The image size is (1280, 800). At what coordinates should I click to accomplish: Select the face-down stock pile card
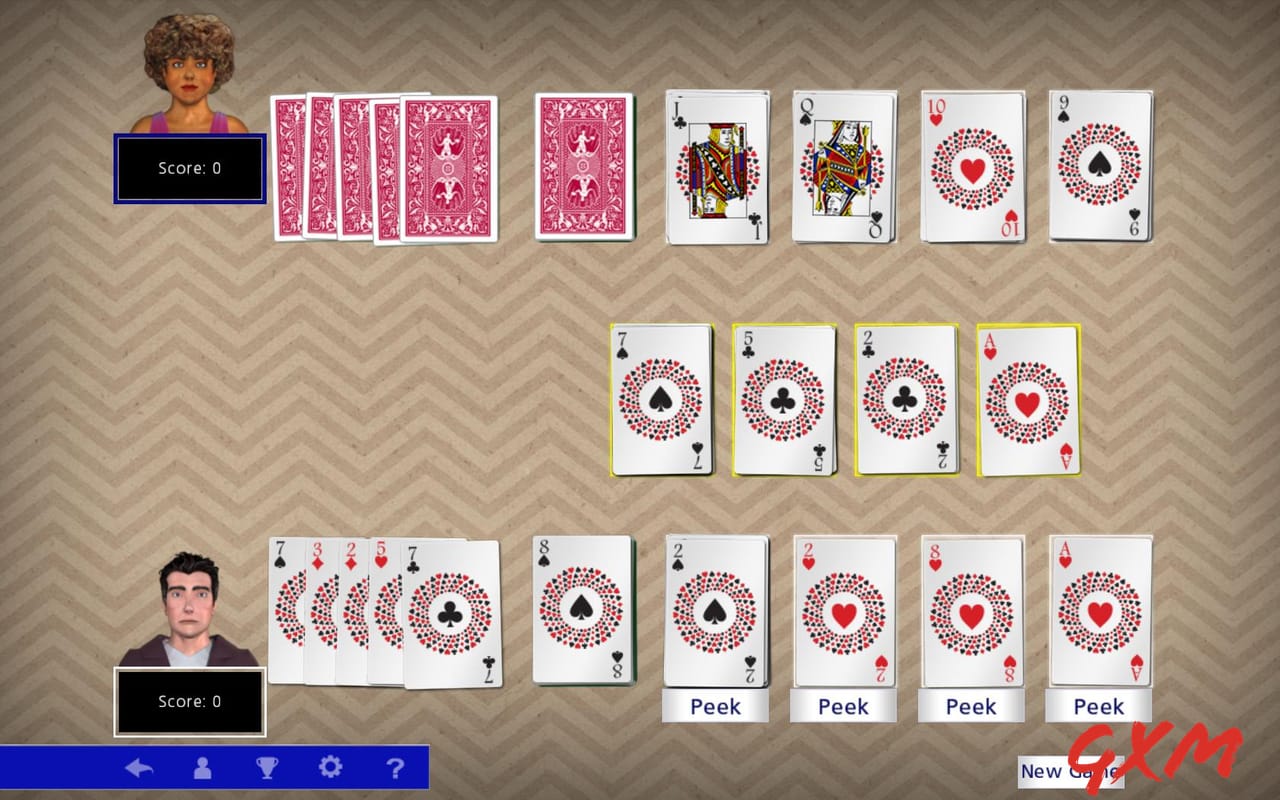click(583, 165)
